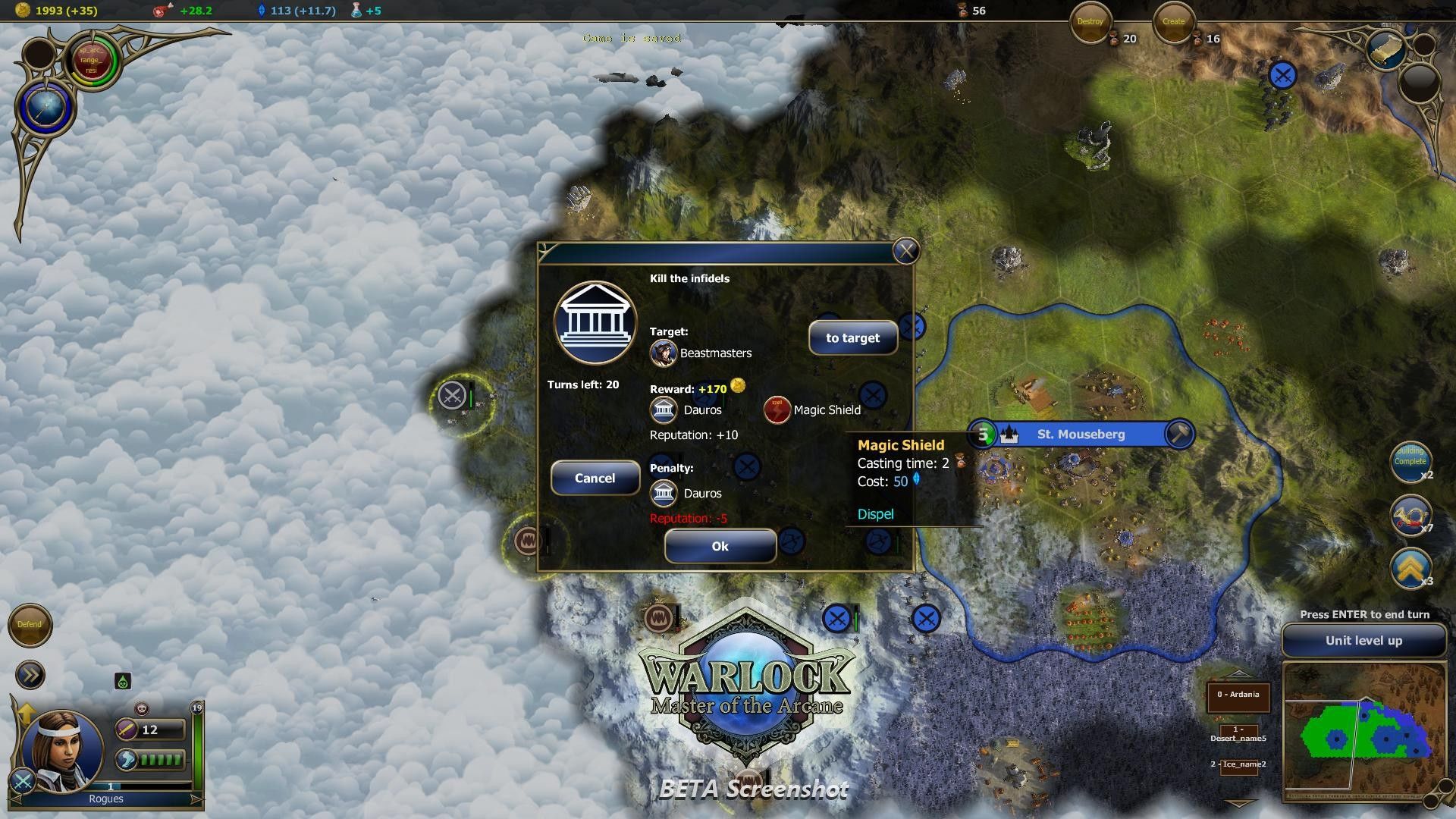Activate the Defend unit command
This screenshot has width=1456, height=819.
click(30, 625)
